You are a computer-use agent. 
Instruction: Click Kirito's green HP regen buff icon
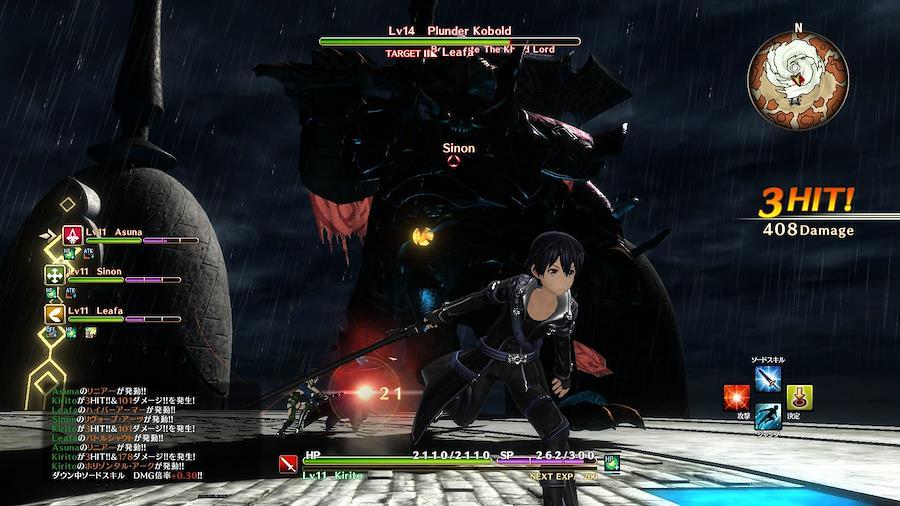click(x=611, y=462)
